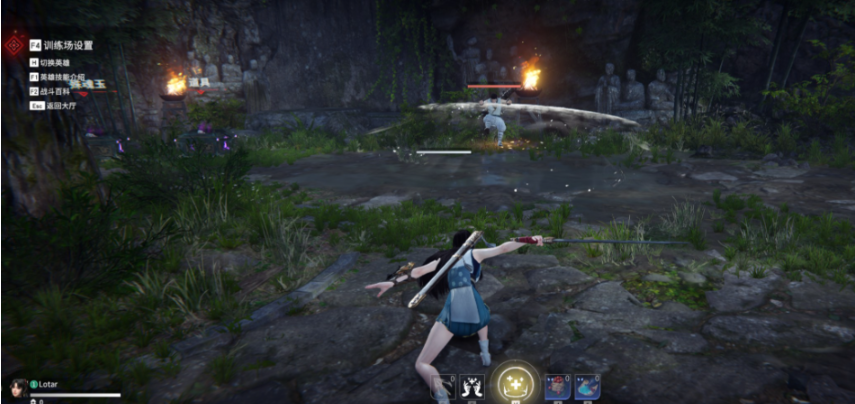The height and width of the screenshot is (404, 855).
Task: Open 训练场设置 training ground settings
Action: [67, 45]
